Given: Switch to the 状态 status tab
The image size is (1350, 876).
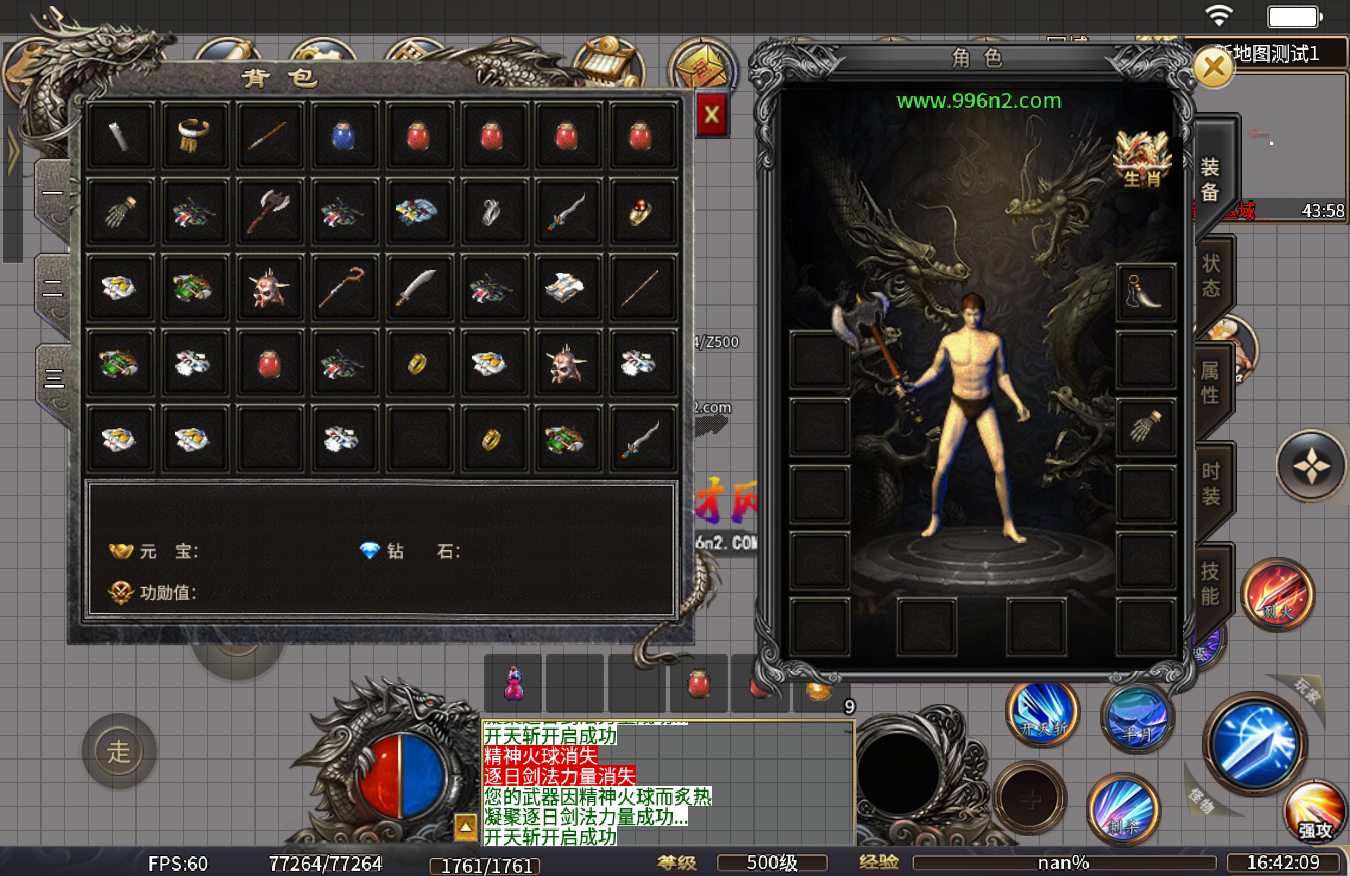Looking at the screenshot, I should pos(1211,275).
